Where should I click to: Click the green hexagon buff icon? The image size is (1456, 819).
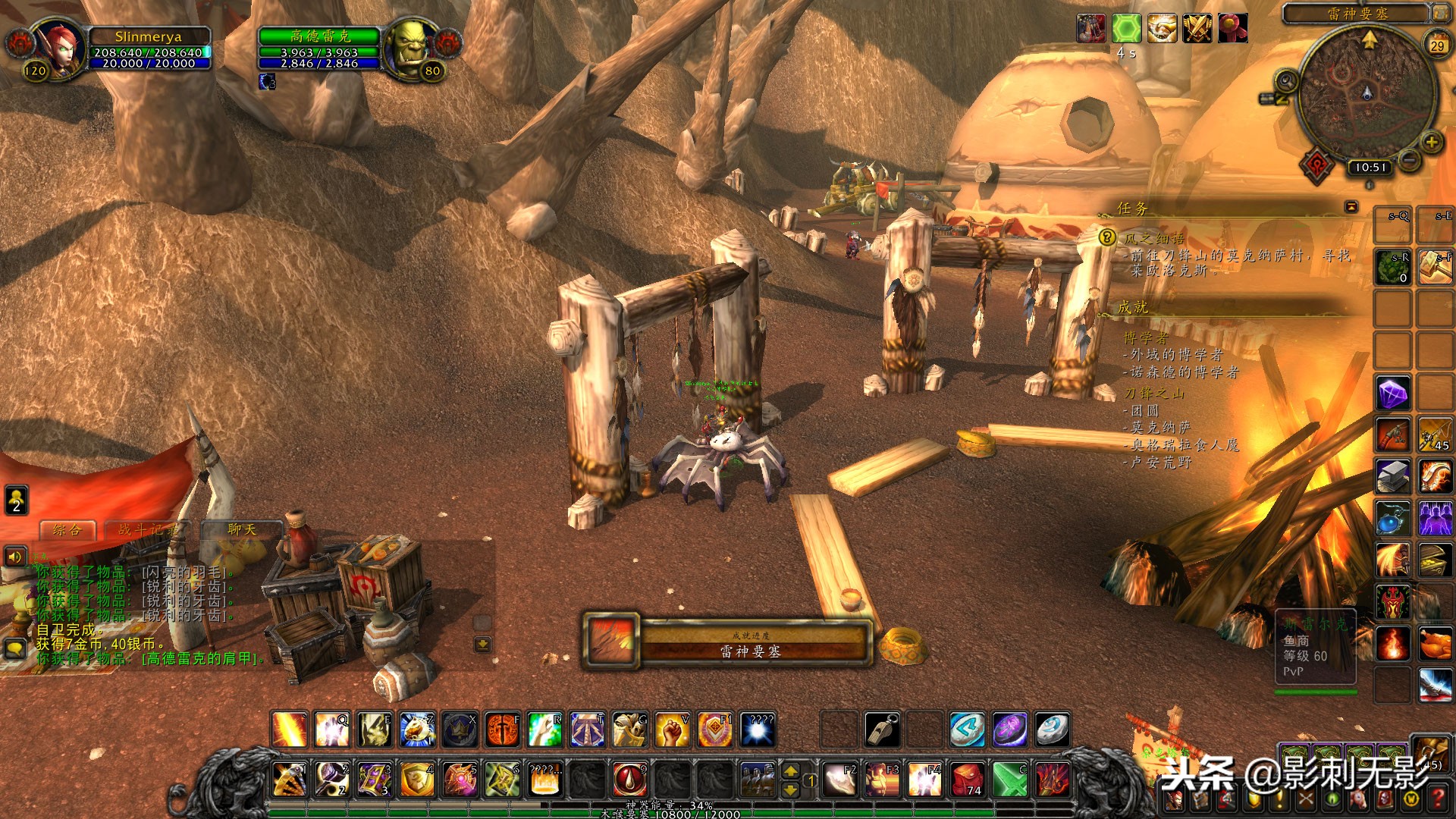(x=1126, y=29)
